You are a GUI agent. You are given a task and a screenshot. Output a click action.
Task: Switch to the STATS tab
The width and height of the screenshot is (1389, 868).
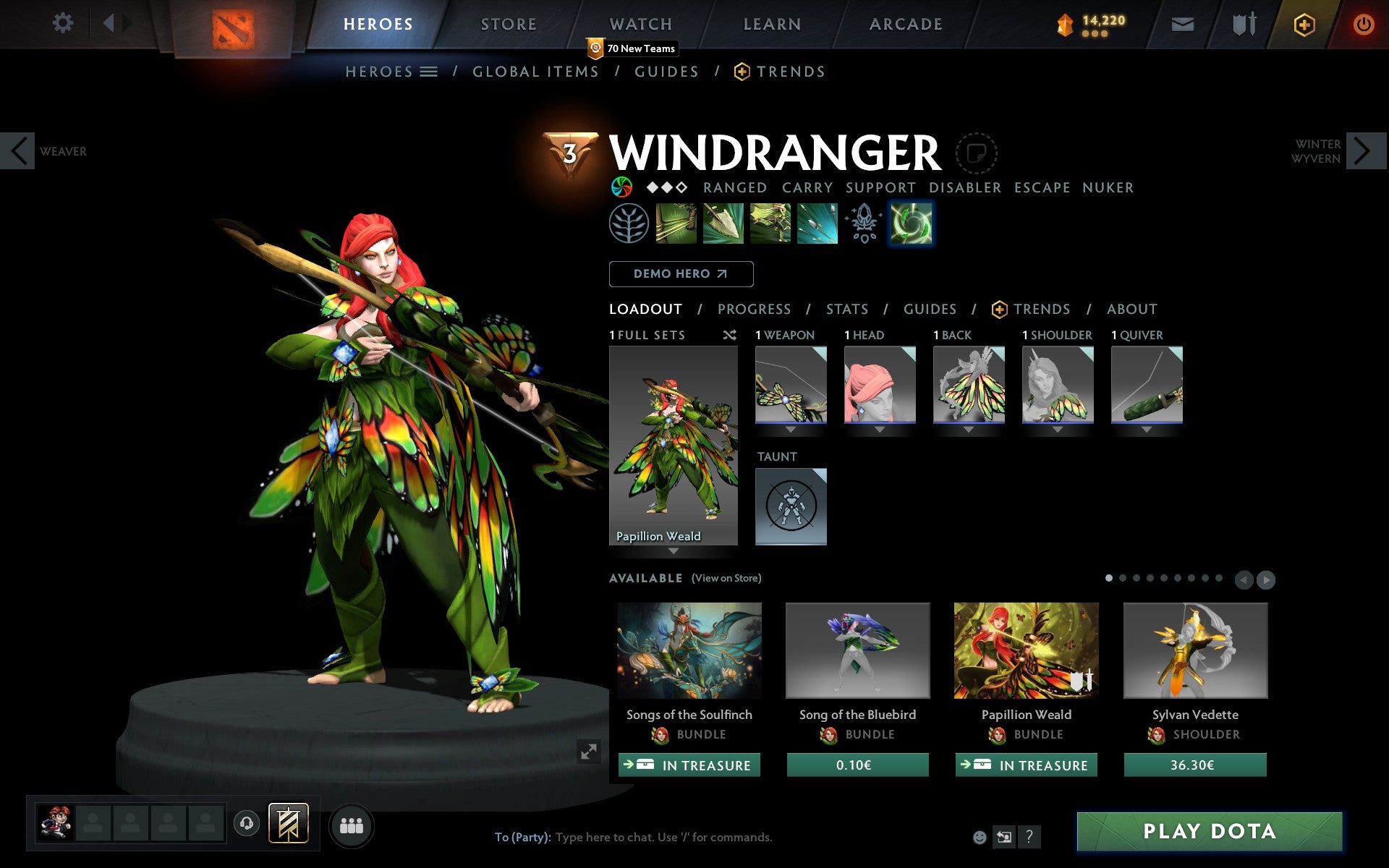coord(846,309)
